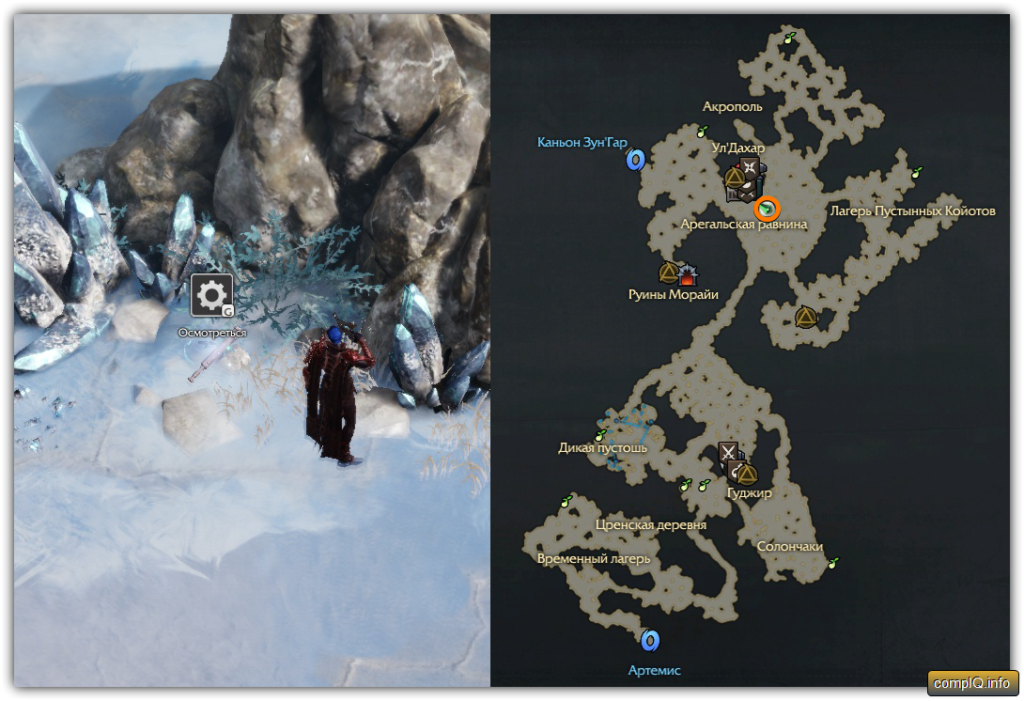Select the triport marker at Ул'Дахар
This screenshot has height=701, width=1024.
point(735,179)
